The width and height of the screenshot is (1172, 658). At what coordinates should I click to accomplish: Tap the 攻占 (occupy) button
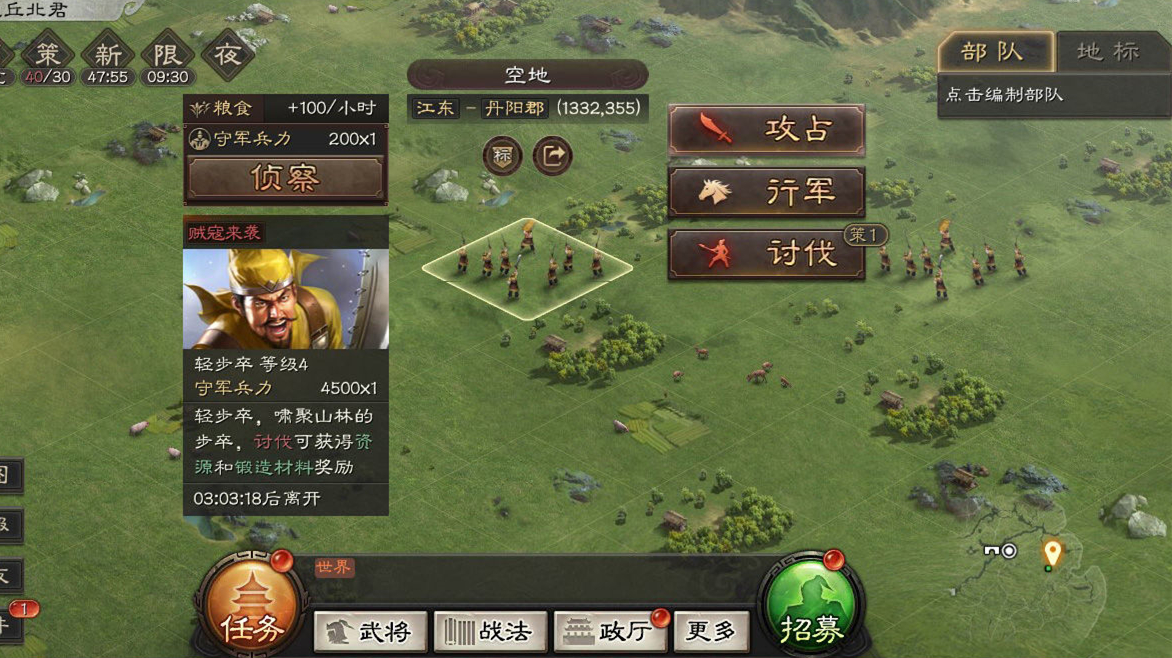(x=766, y=130)
